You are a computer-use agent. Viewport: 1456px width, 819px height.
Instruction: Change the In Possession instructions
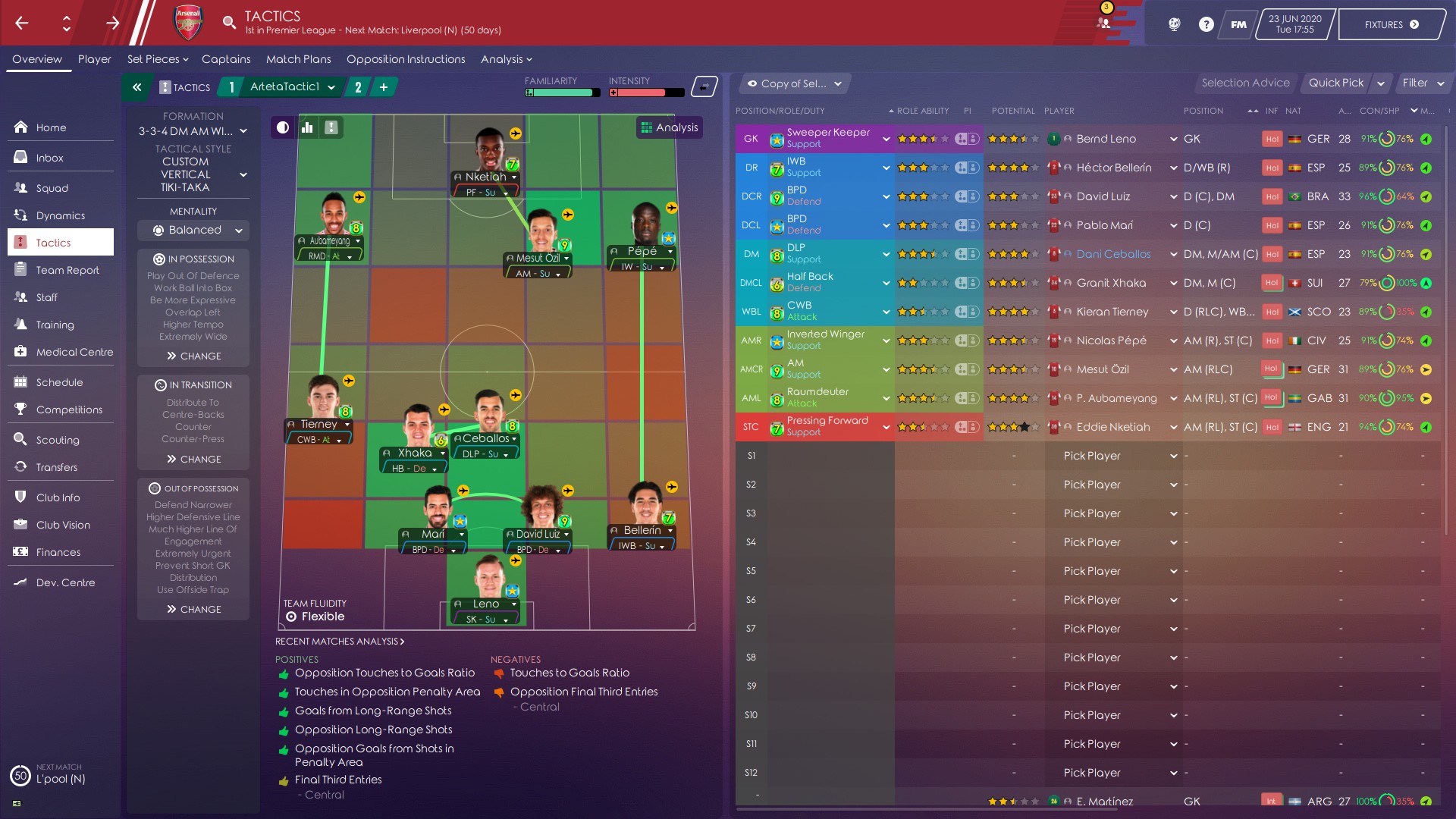[x=193, y=356]
